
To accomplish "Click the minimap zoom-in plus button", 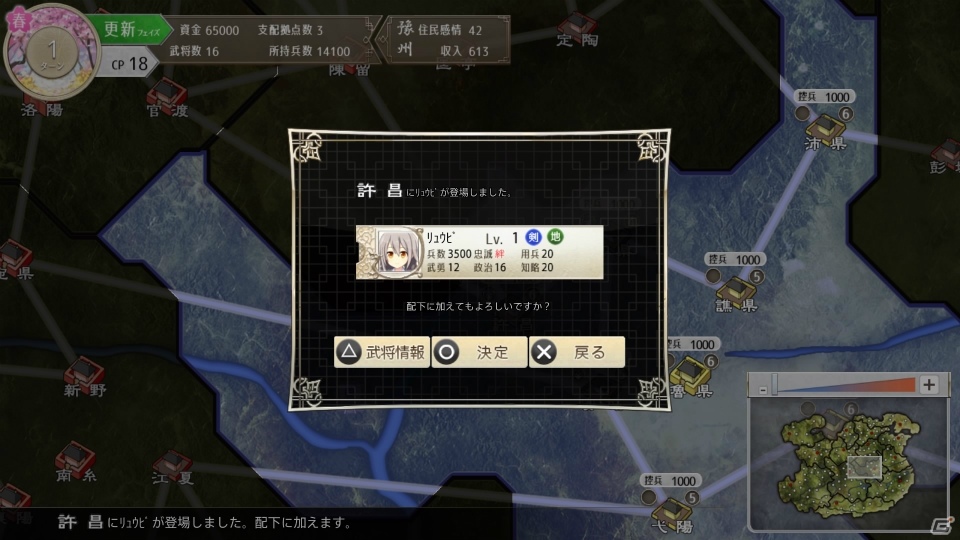I will [x=929, y=385].
